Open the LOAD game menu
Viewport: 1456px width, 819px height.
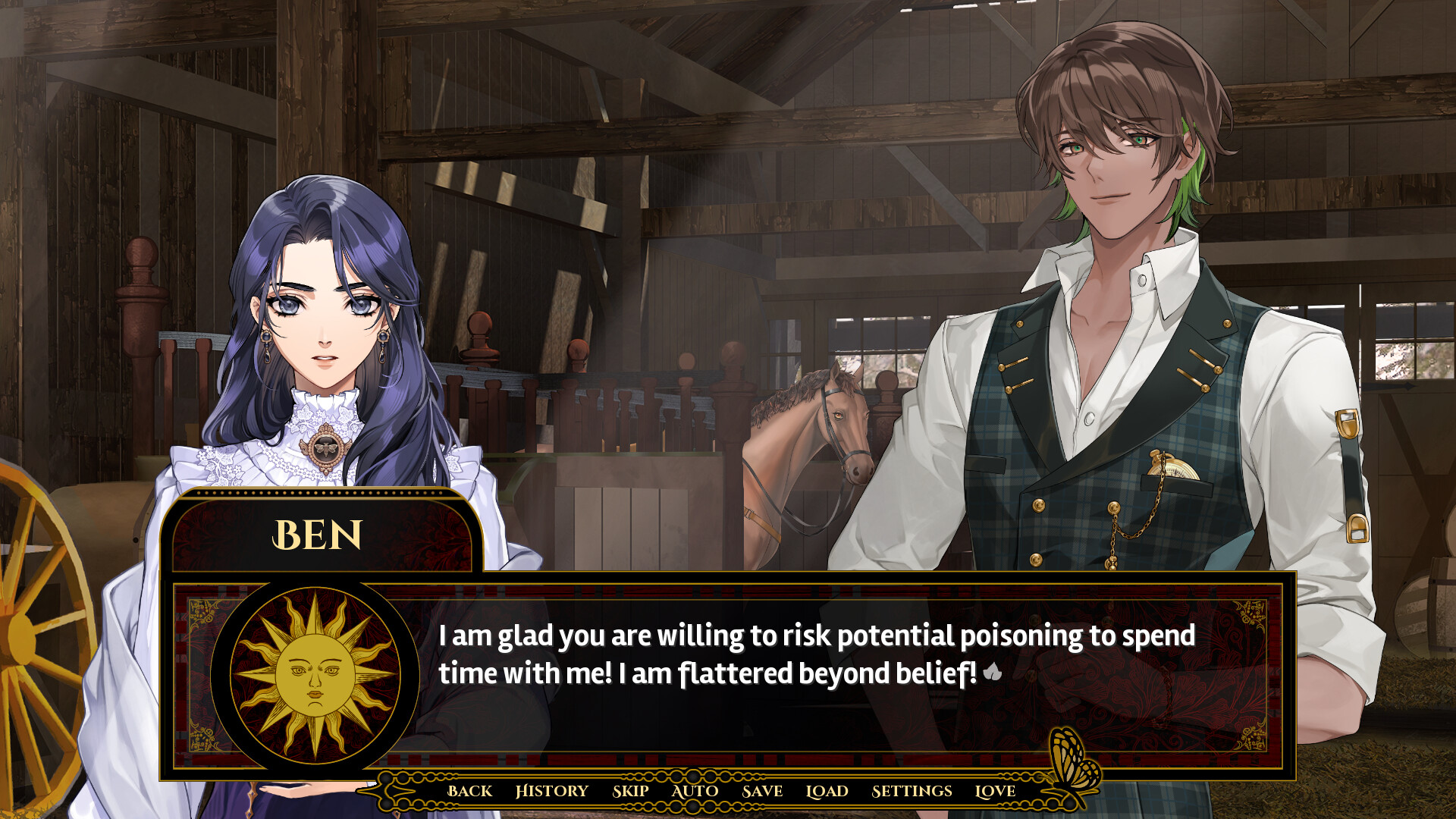tap(827, 791)
